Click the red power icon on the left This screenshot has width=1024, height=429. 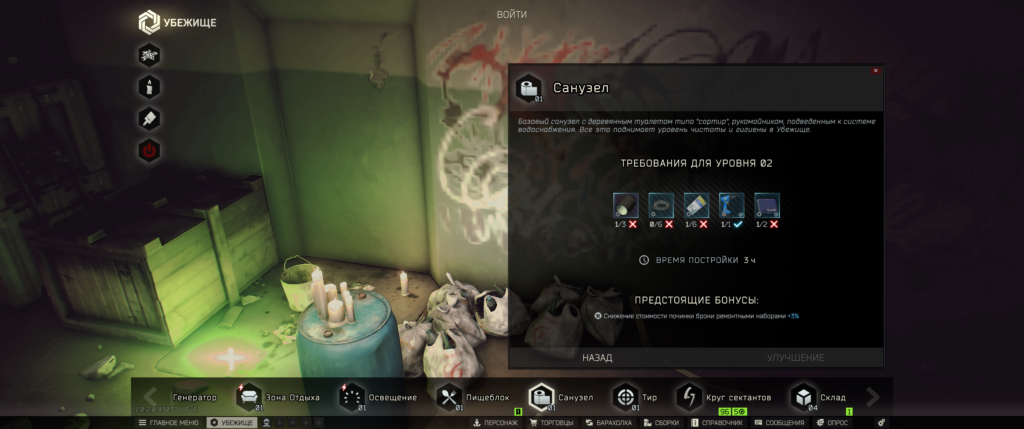point(149,151)
